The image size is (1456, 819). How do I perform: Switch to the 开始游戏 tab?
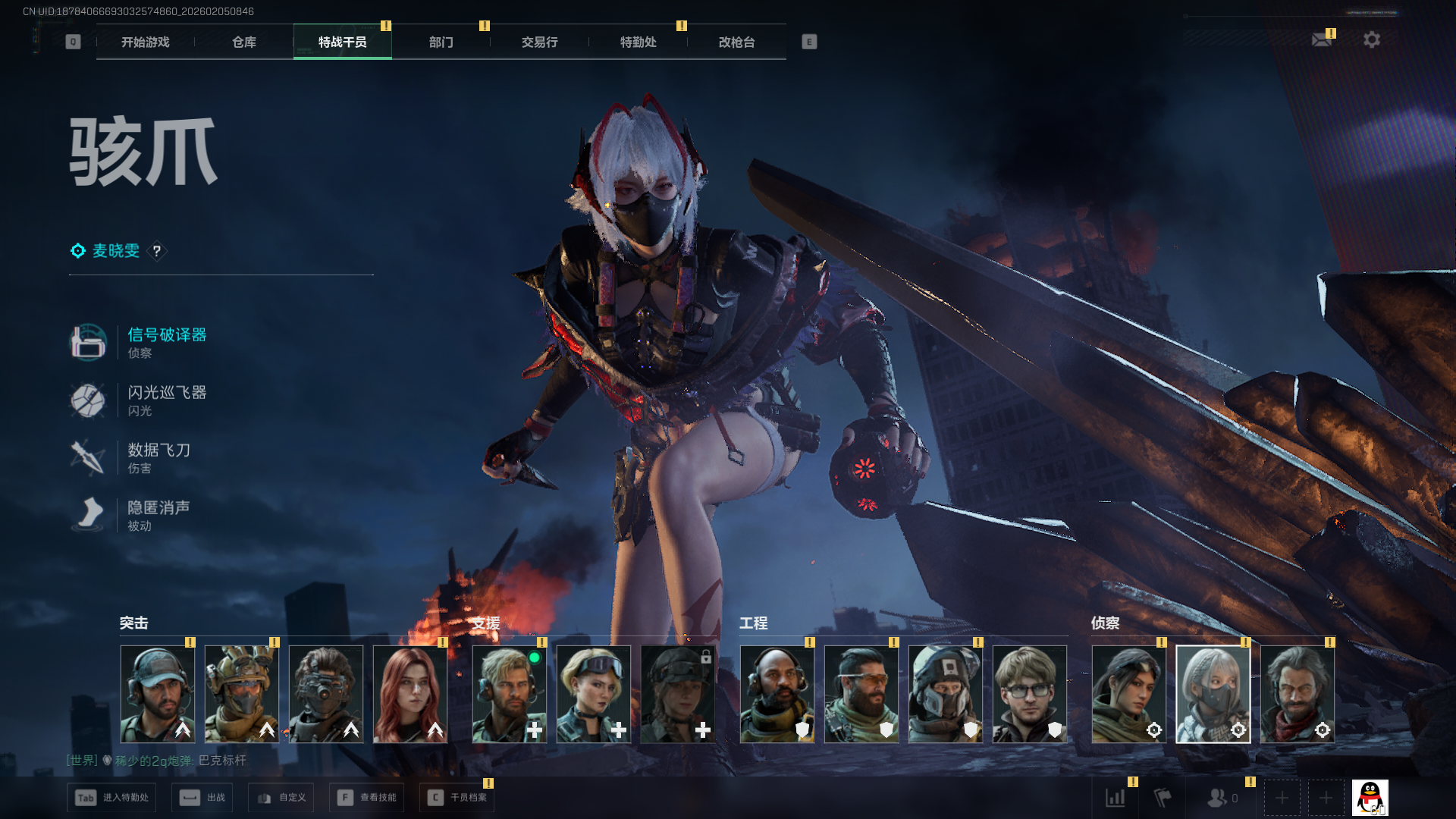pyautogui.click(x=145, y=42)
